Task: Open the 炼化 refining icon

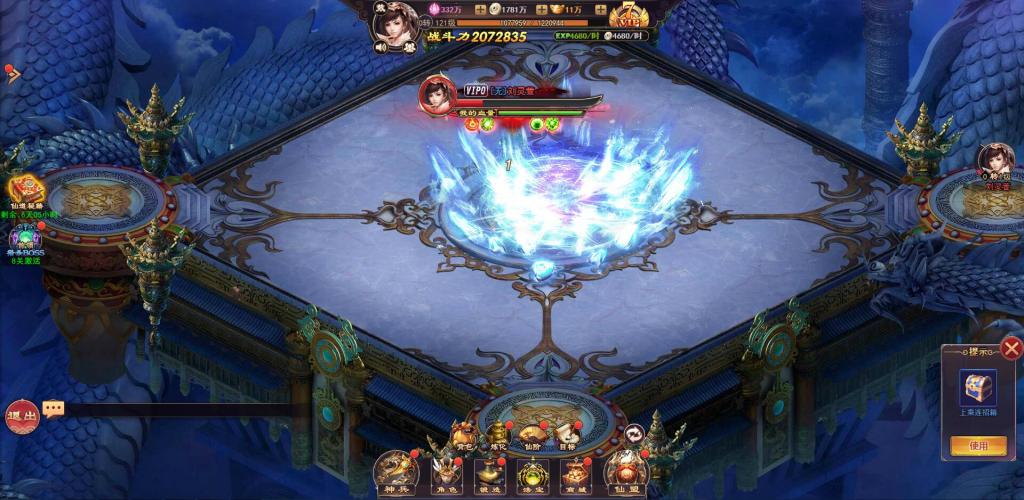Action: point(499,433)
